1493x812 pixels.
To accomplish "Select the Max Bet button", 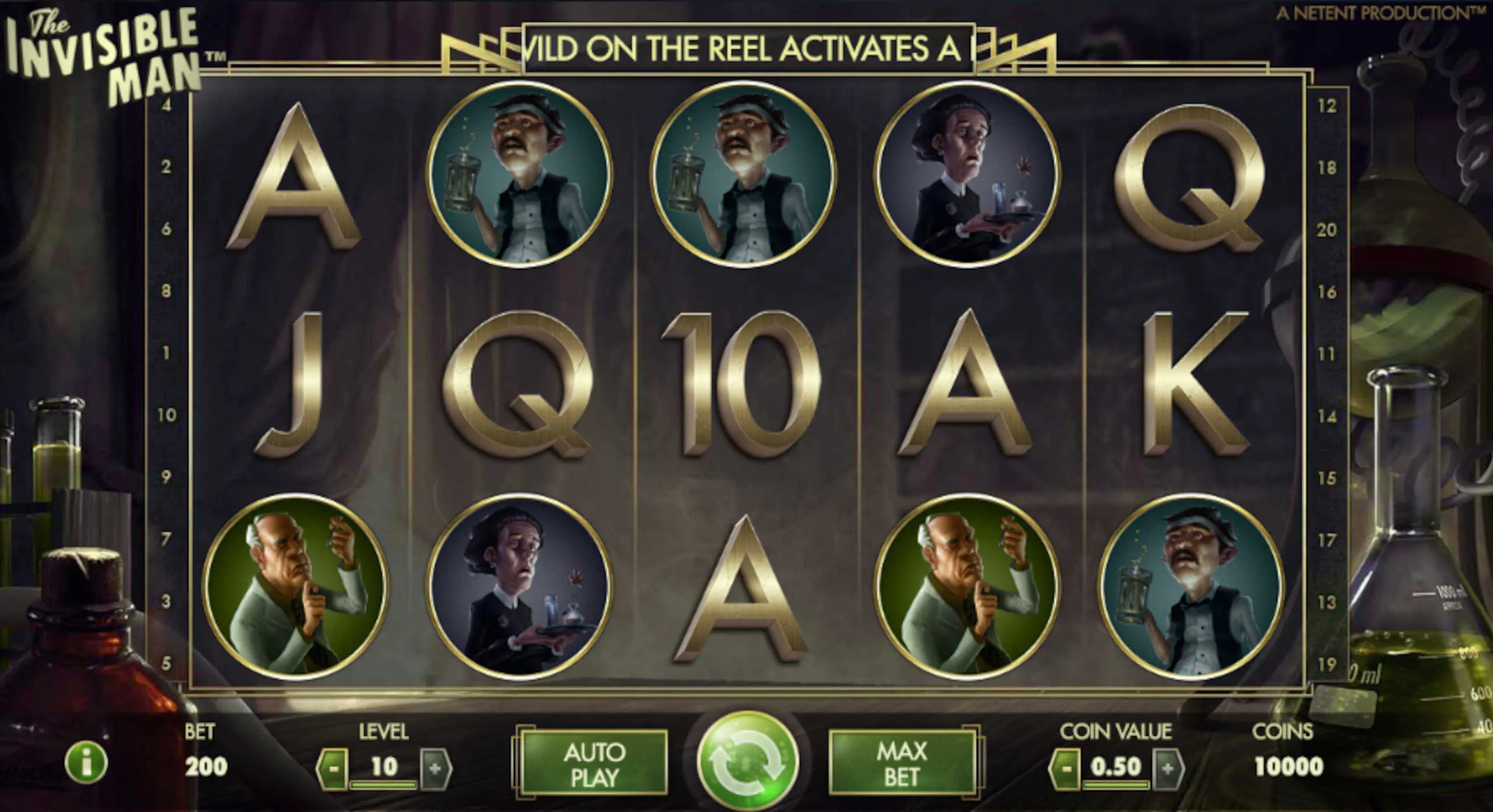I will (x=902, y=764).
